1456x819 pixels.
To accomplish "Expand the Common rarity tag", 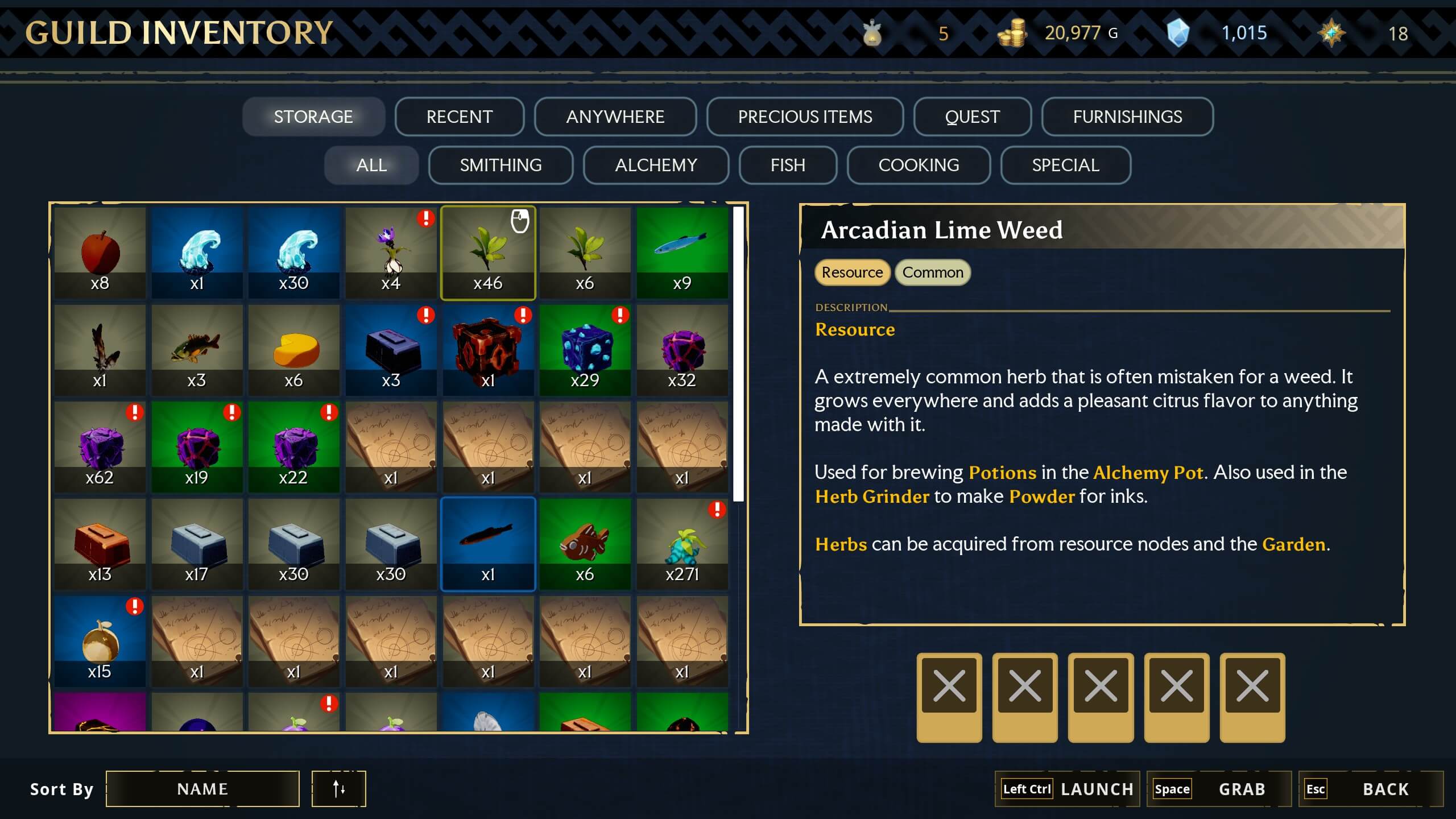I will click(x=932, y=272).
